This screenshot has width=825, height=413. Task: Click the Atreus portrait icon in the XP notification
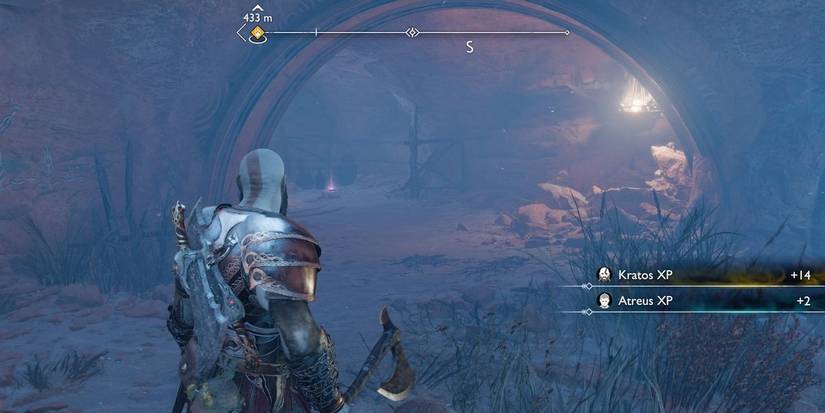604,300
